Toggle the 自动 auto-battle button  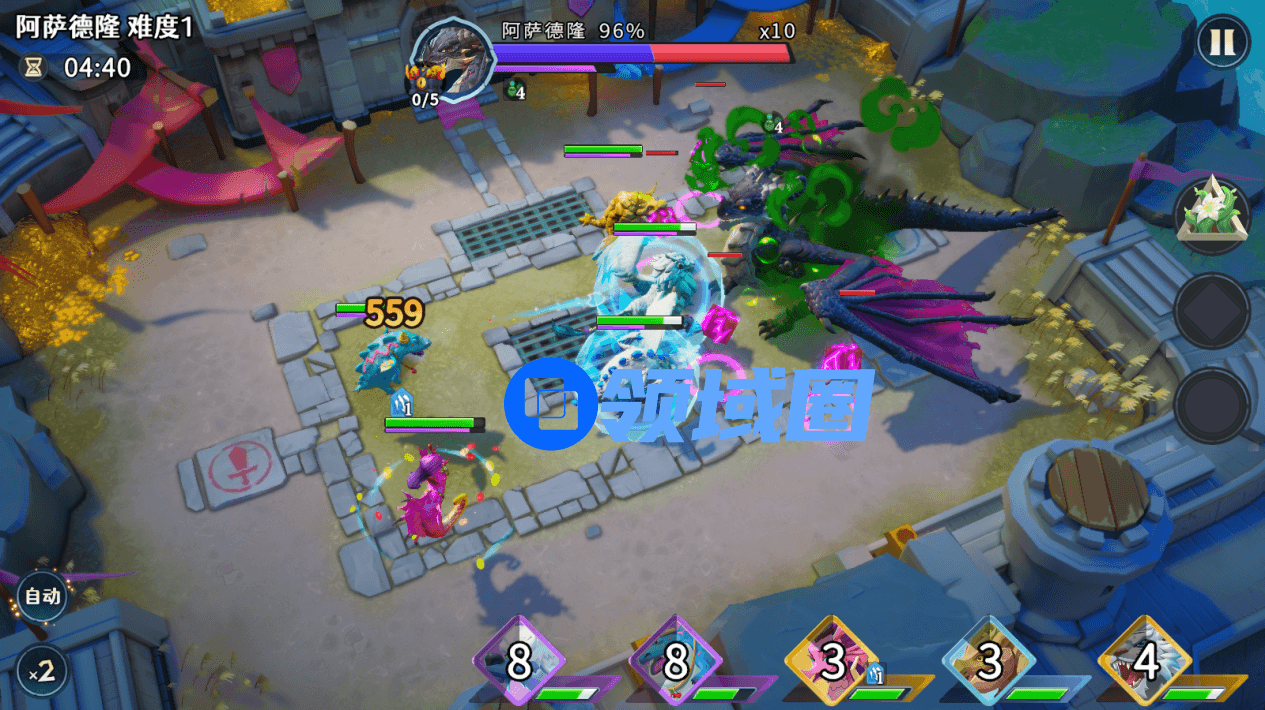[x=42, y=597]
